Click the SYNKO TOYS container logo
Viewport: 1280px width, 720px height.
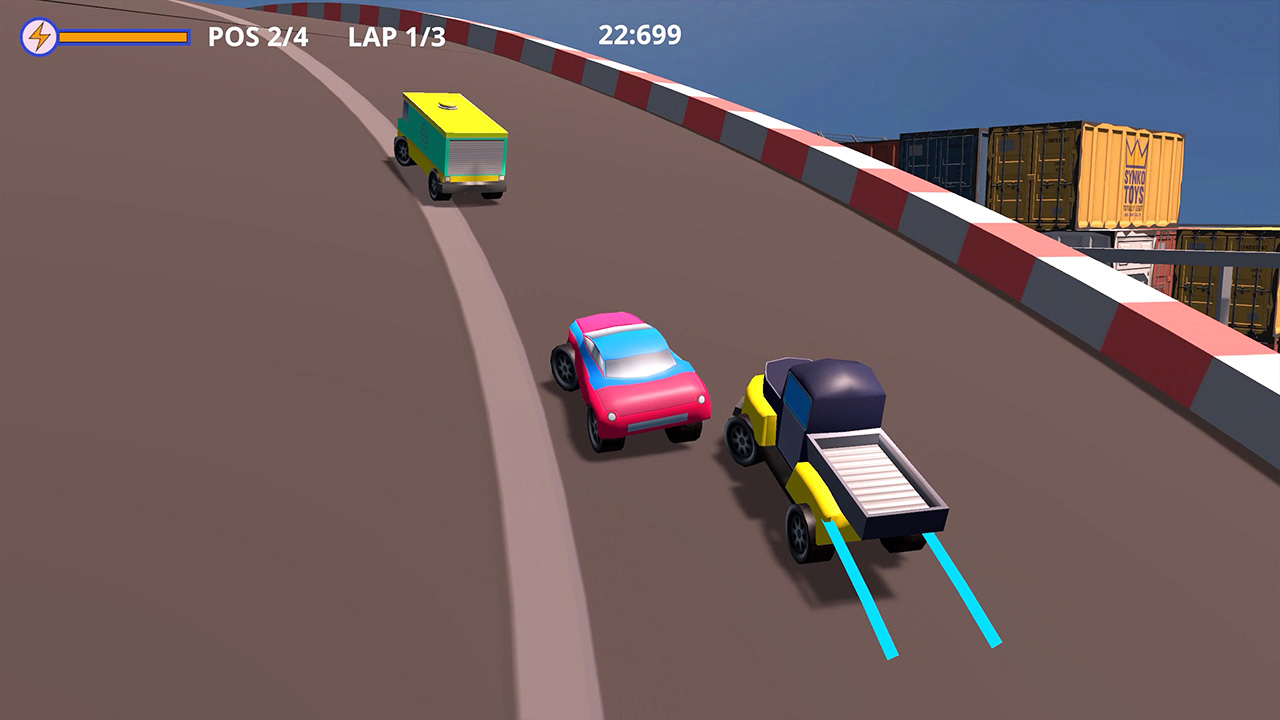pyautogui.click(x=1134, y=178)
